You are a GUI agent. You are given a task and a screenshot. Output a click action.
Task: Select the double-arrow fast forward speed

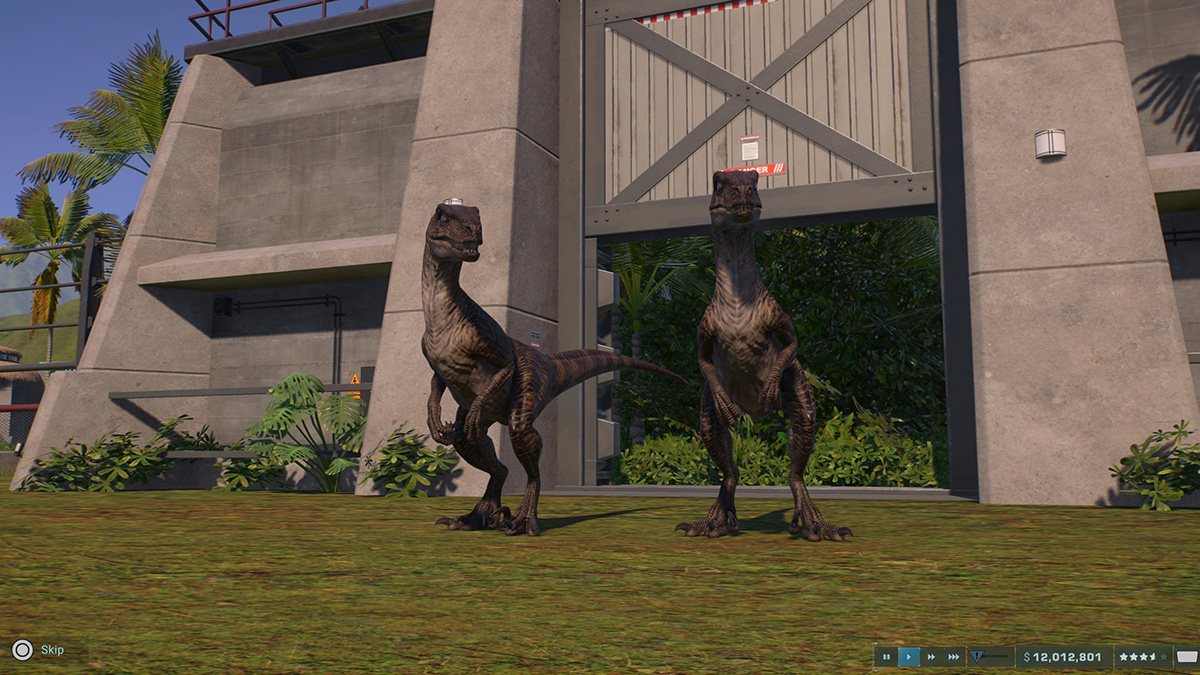click(x=931, y=657)
